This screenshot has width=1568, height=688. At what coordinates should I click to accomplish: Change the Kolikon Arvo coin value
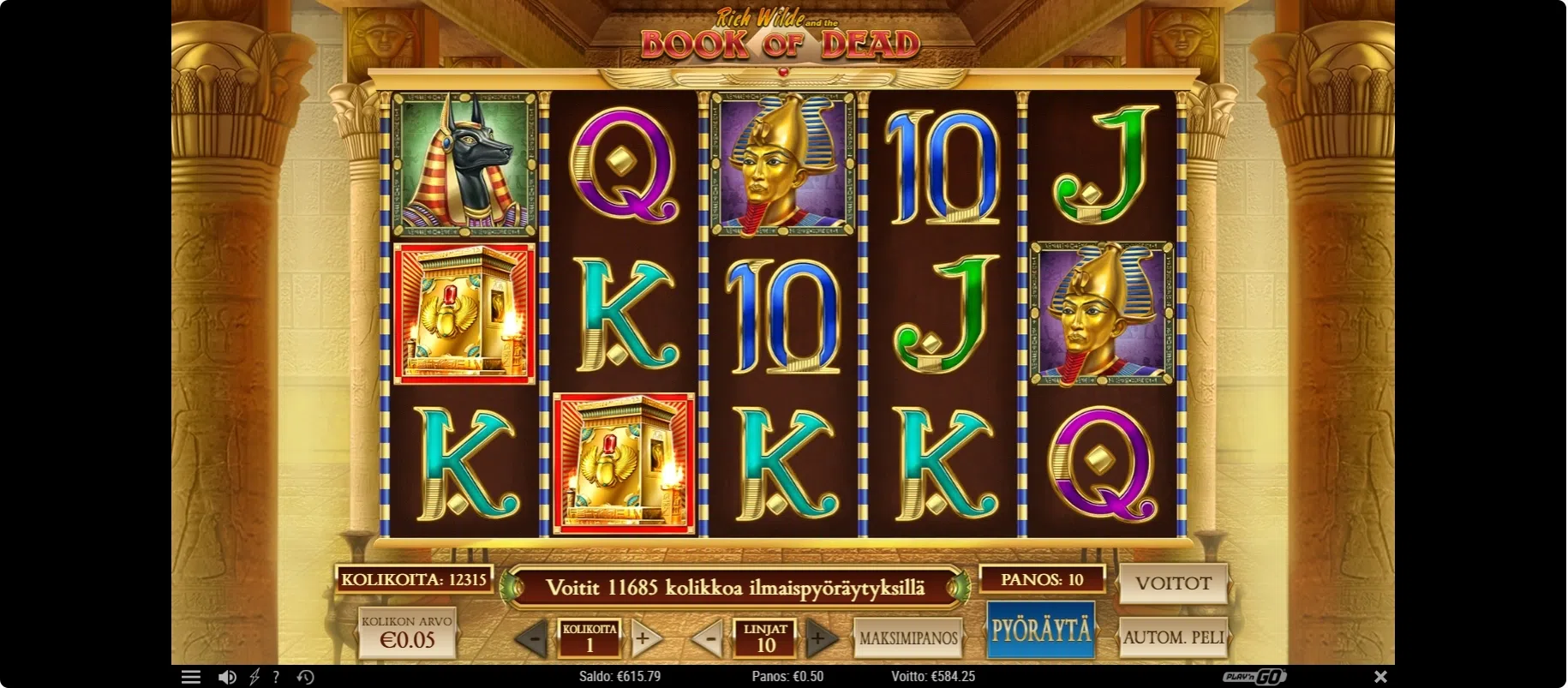[407, 633]
